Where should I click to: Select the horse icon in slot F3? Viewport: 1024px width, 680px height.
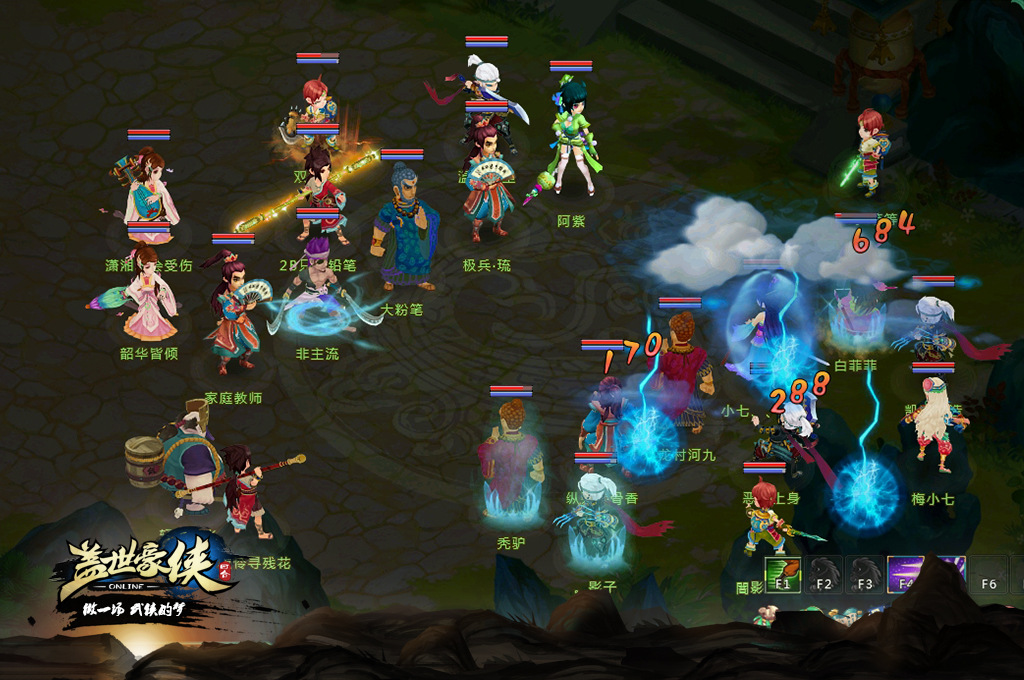click(x=865, y=575)
